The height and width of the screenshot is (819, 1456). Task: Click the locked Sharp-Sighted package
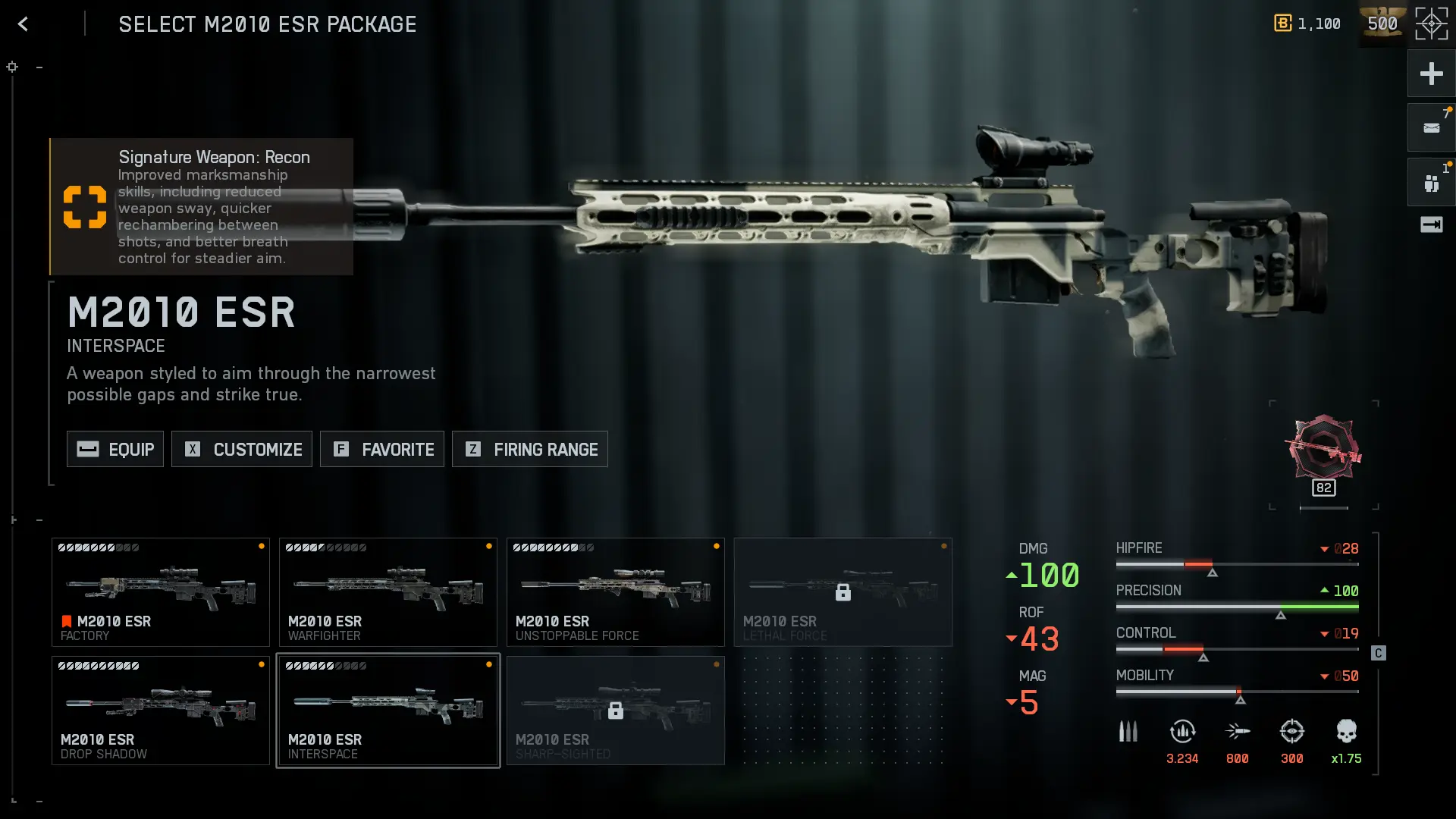click(616, 711)
